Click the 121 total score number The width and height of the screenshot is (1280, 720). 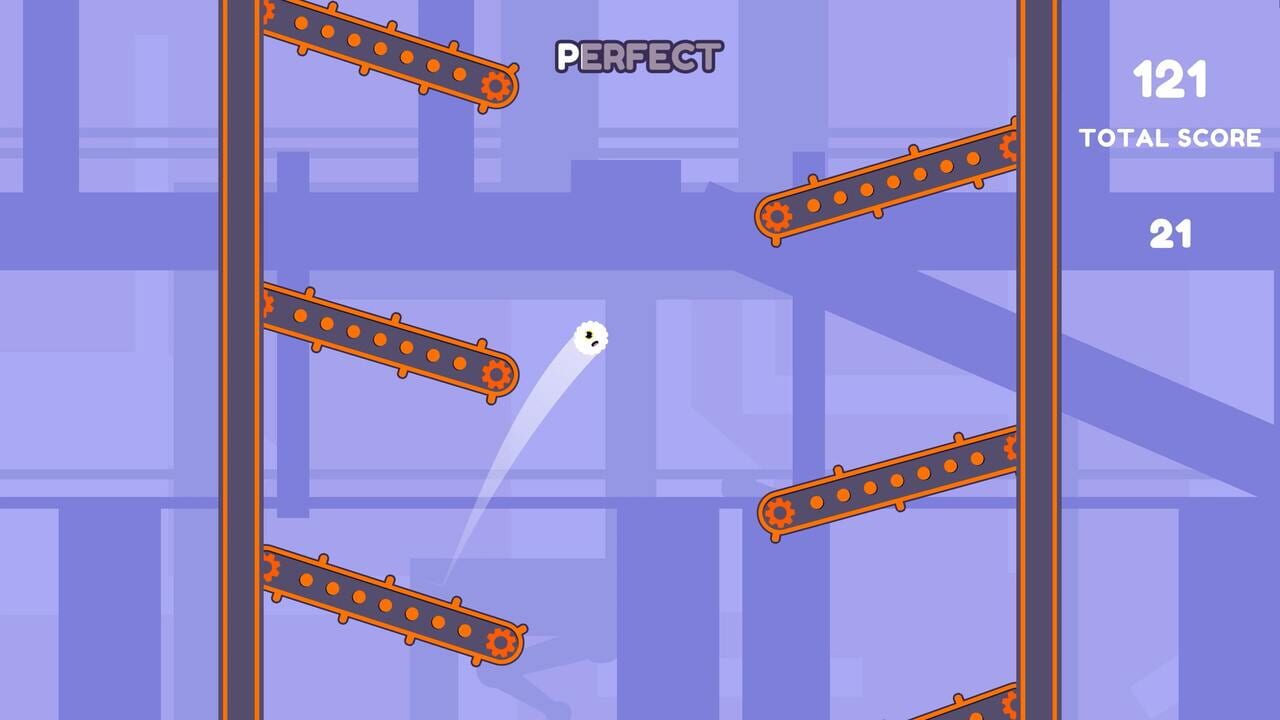tap(1172, 78)
